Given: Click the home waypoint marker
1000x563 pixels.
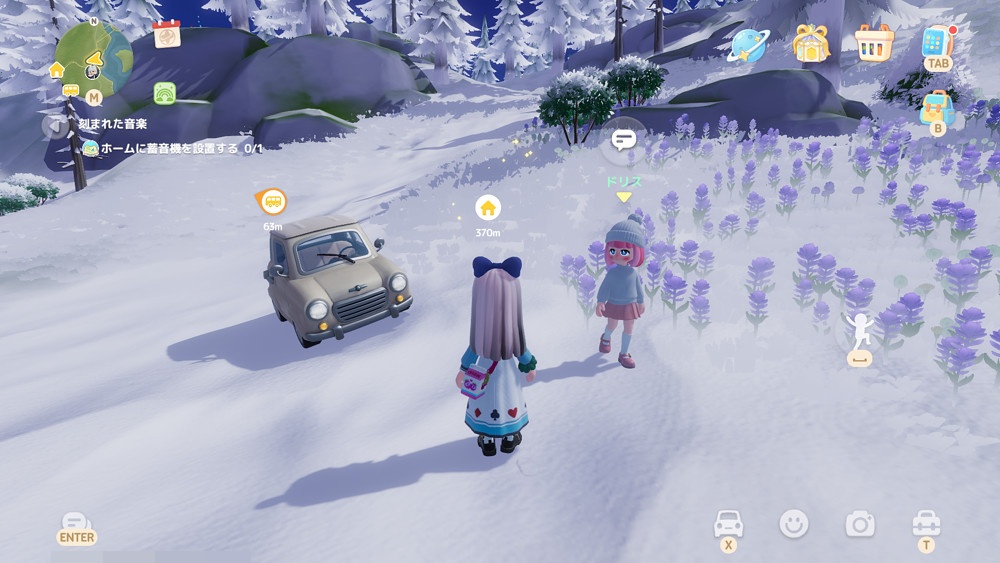Looking at the screenshot, I should [488, 208].
